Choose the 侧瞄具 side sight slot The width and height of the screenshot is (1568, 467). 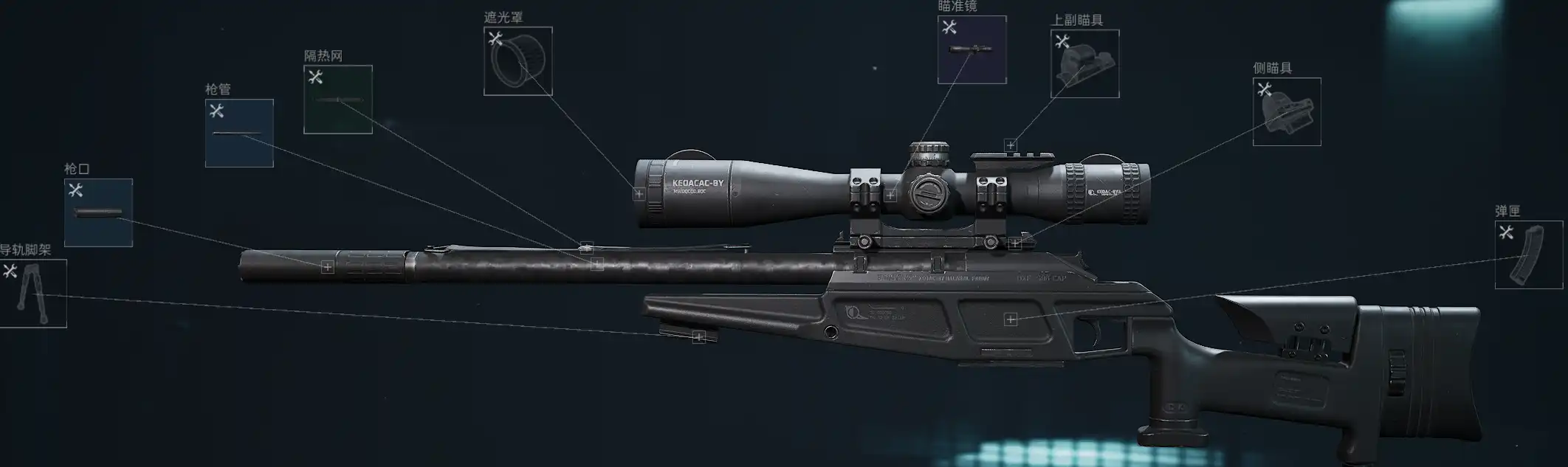[1287, 111]
